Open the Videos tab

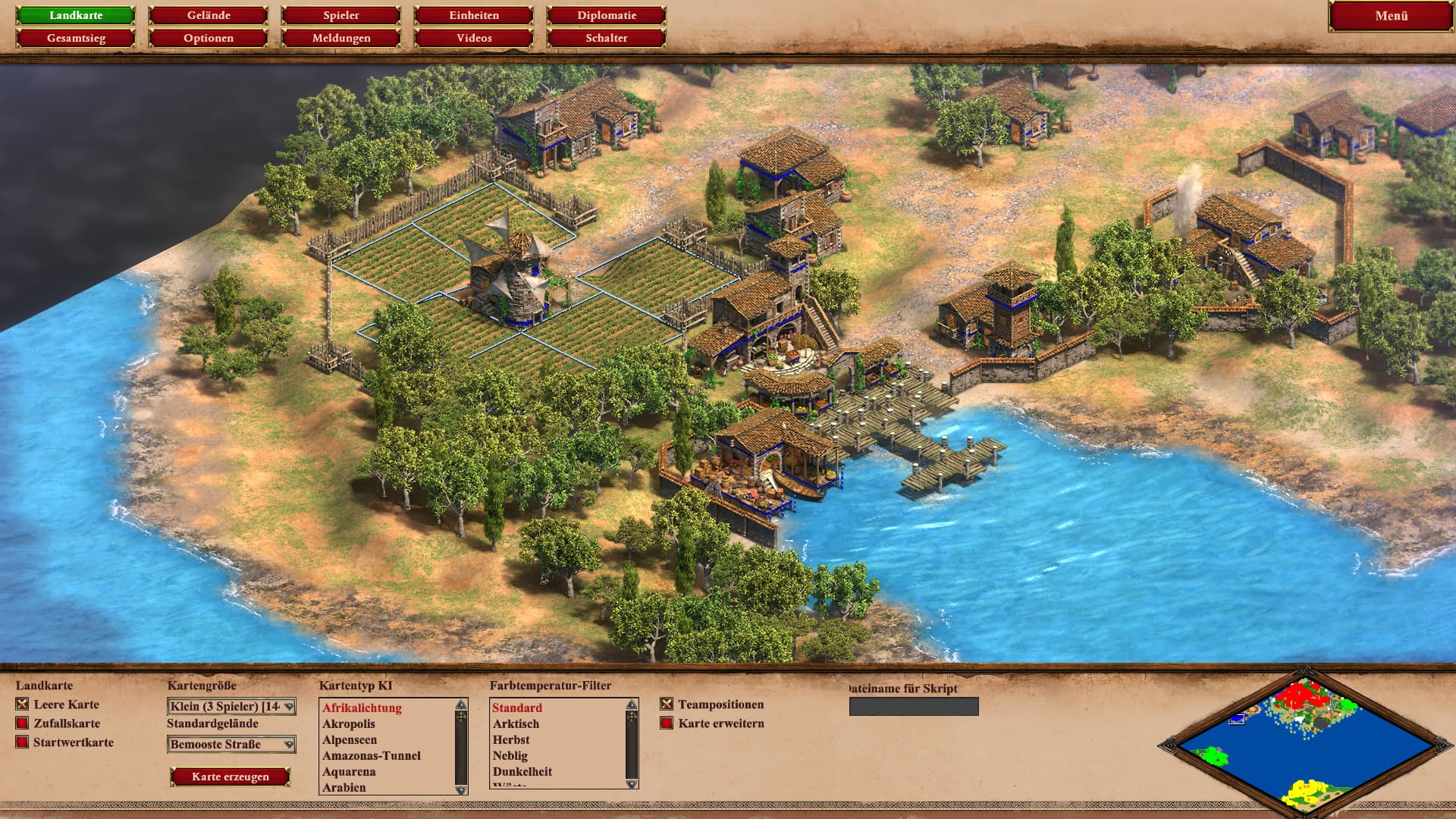[x=474, y=38]
